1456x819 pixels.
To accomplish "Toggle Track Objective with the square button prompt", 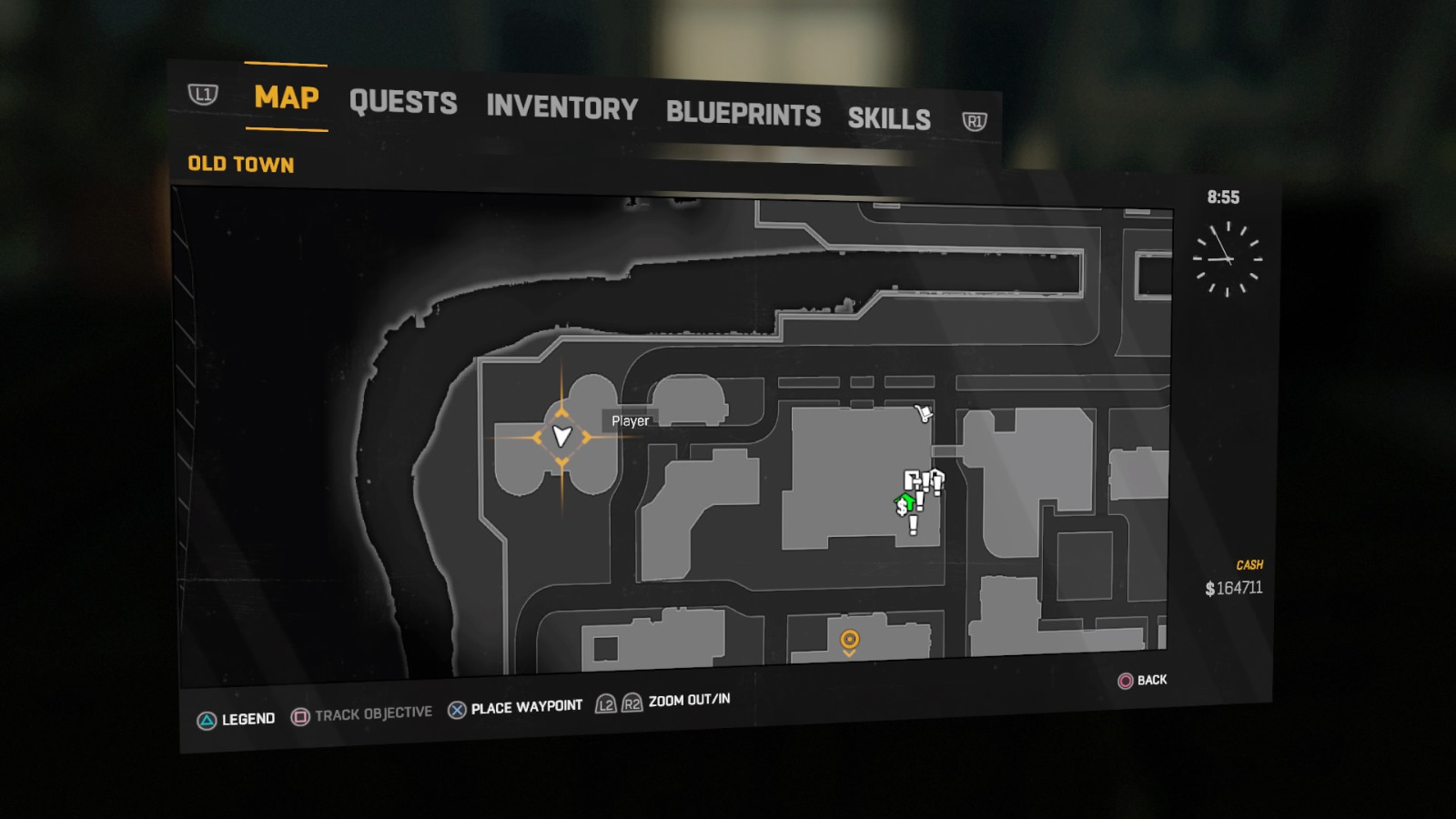I will (x=300, y=714).
